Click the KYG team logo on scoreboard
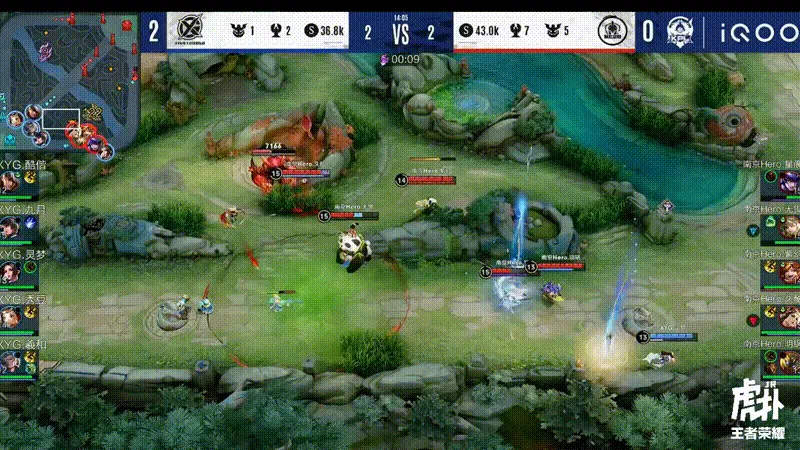800x450 pixels. 190,31
